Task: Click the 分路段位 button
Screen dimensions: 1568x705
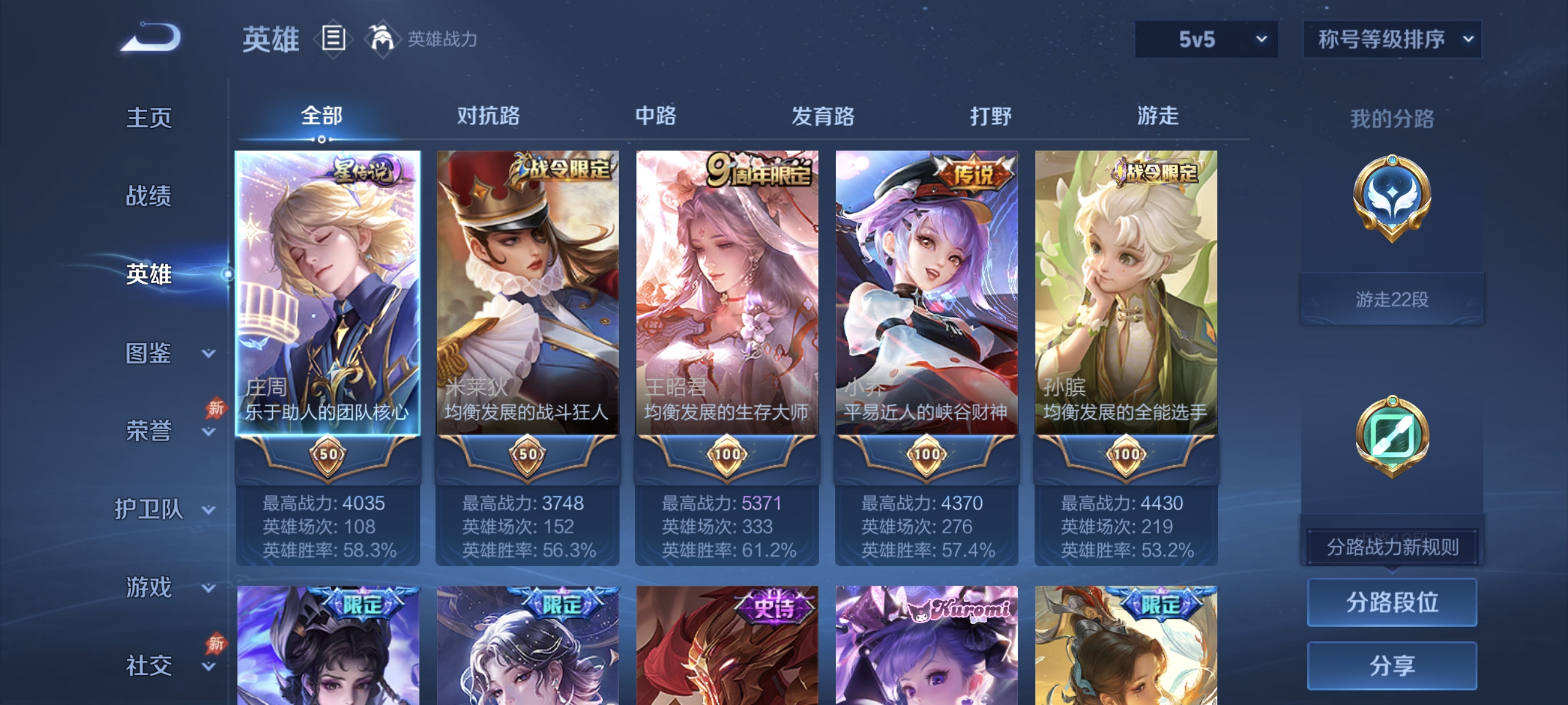Action: 1394,603
